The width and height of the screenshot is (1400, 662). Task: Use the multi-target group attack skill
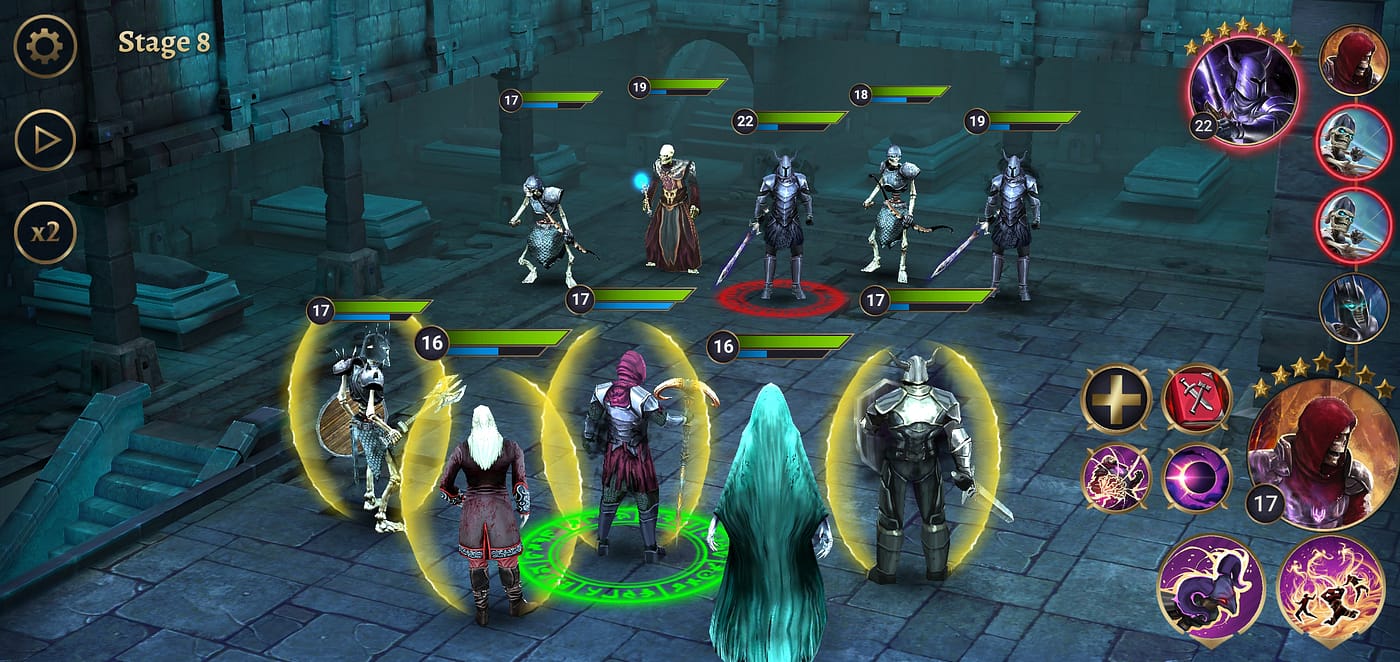[x=1330, y=589]
